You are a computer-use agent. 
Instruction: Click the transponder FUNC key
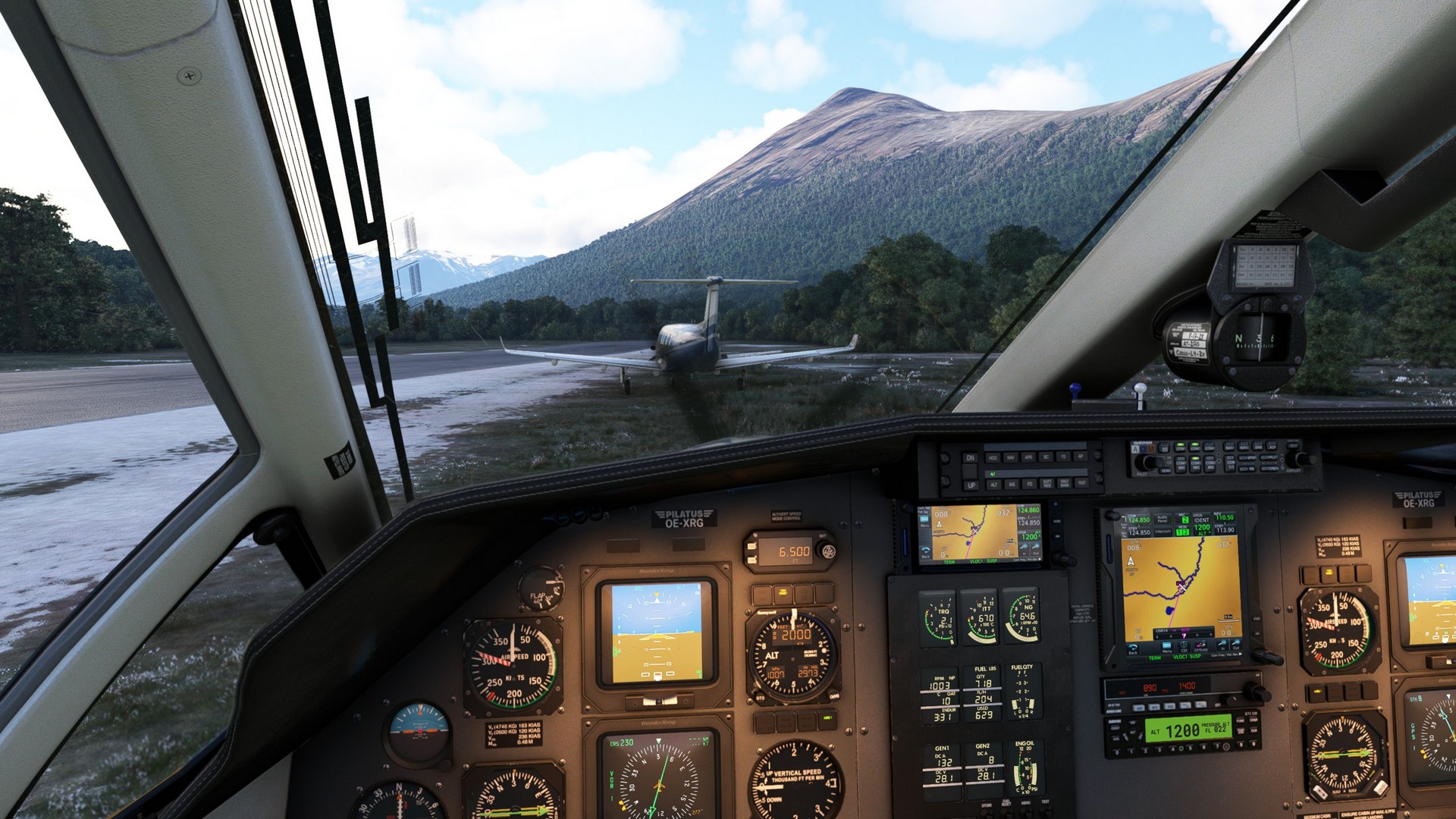(x=1241, y=720)
